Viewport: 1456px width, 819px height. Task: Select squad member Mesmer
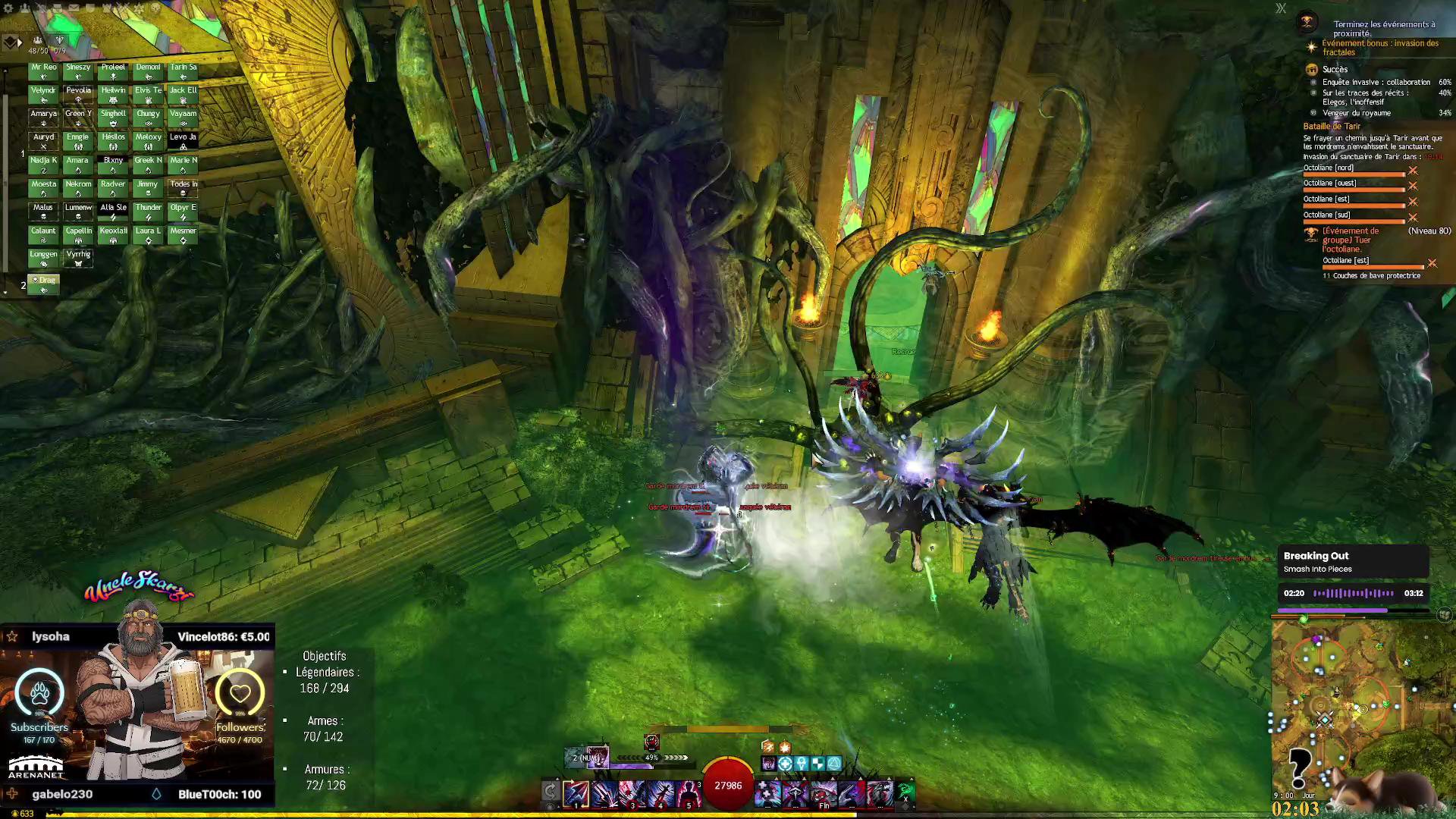click(183, 235)
